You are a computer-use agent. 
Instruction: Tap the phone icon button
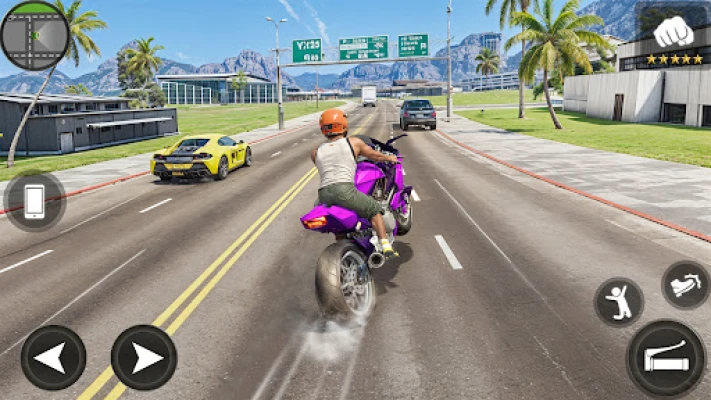pyautogui.click(x=34, y=201)
